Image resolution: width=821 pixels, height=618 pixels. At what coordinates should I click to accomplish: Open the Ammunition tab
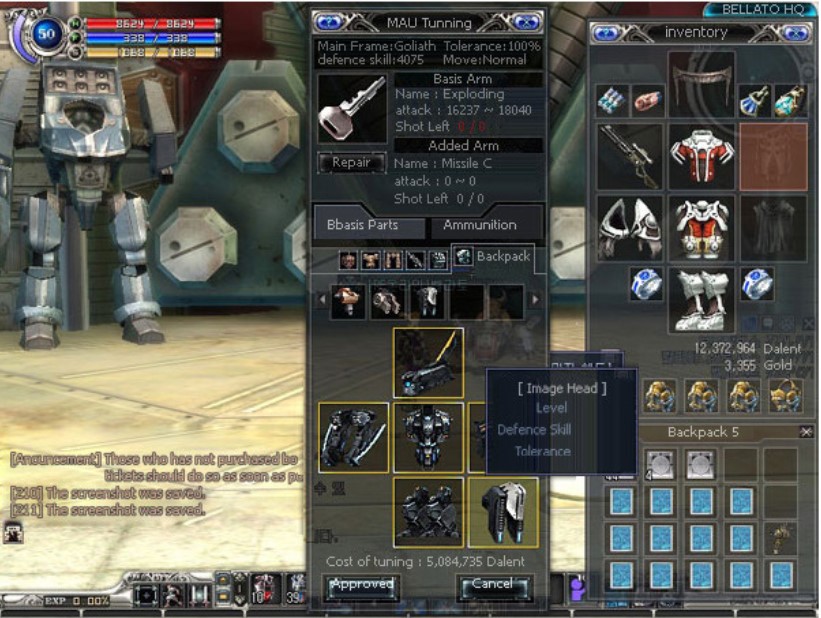(480, 225)
